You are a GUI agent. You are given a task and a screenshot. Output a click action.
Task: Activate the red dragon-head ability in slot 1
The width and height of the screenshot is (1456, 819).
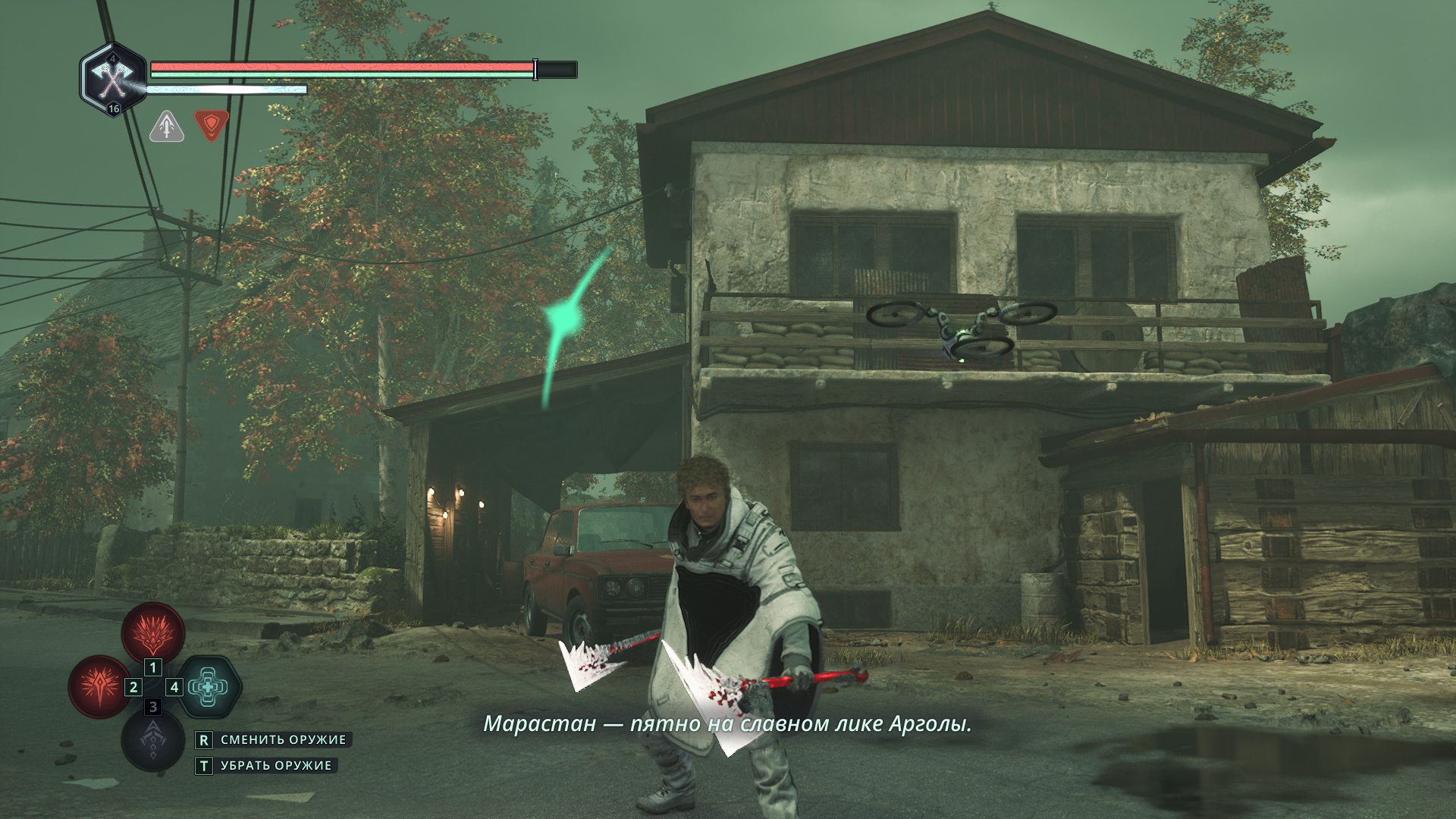(153, 632)
